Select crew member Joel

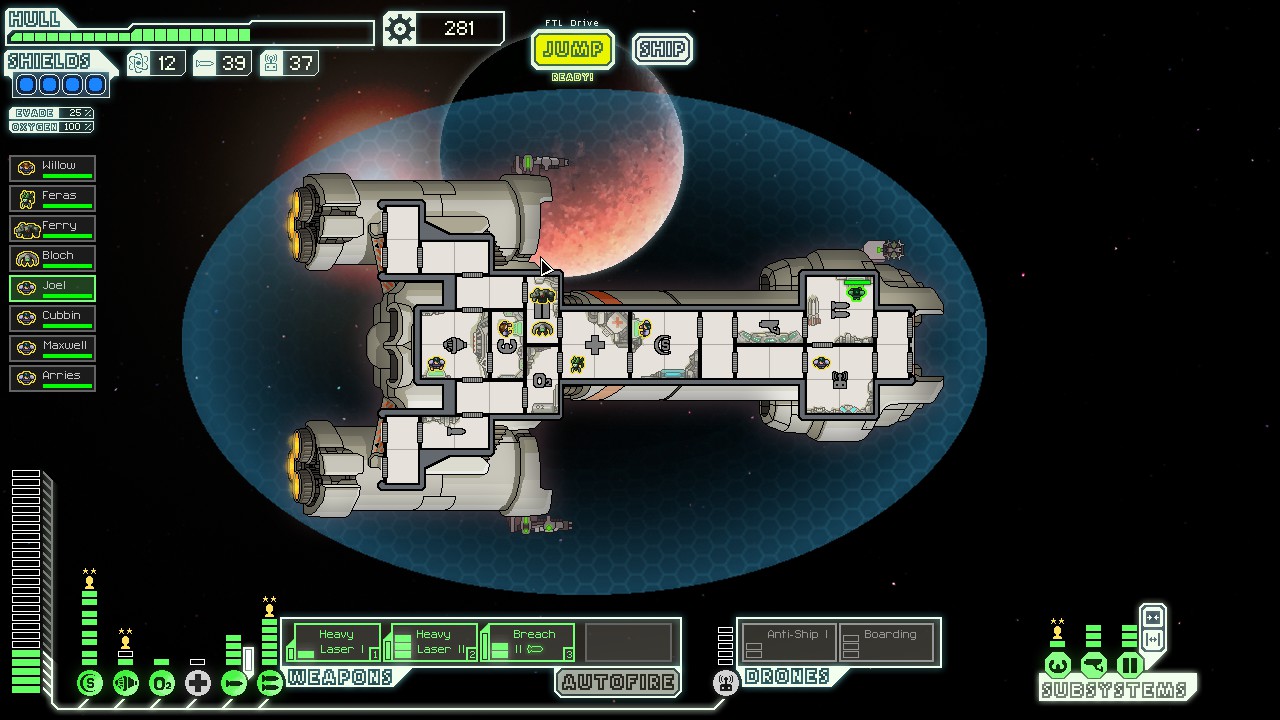[53, 287]
